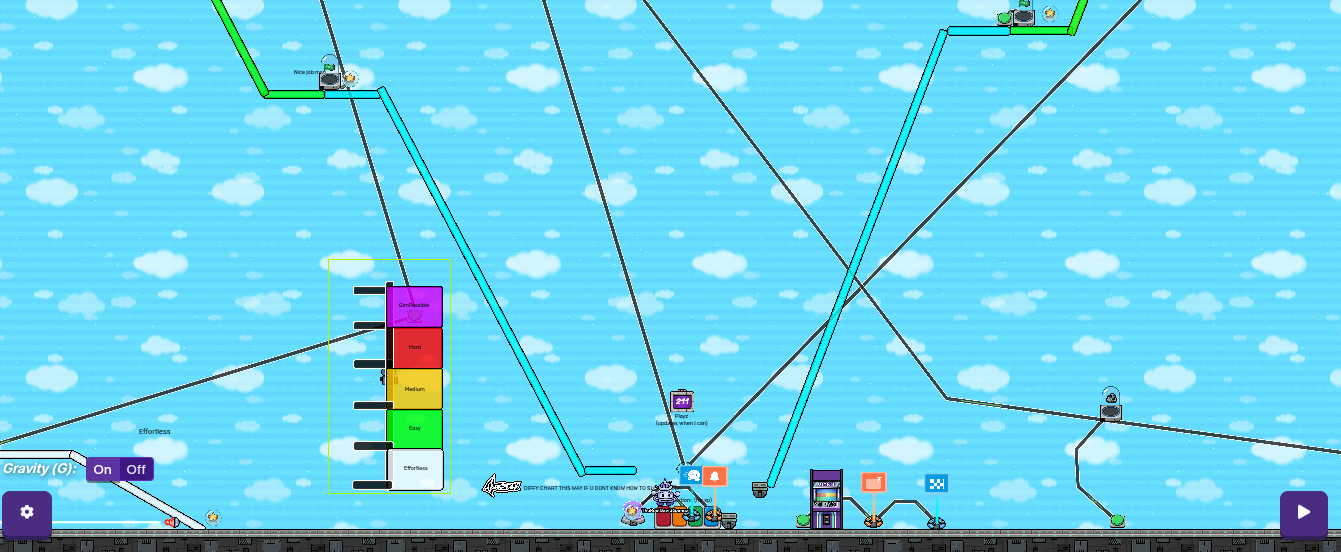
Task: Open the gear settings menu
Action: (x=27, y=513)
